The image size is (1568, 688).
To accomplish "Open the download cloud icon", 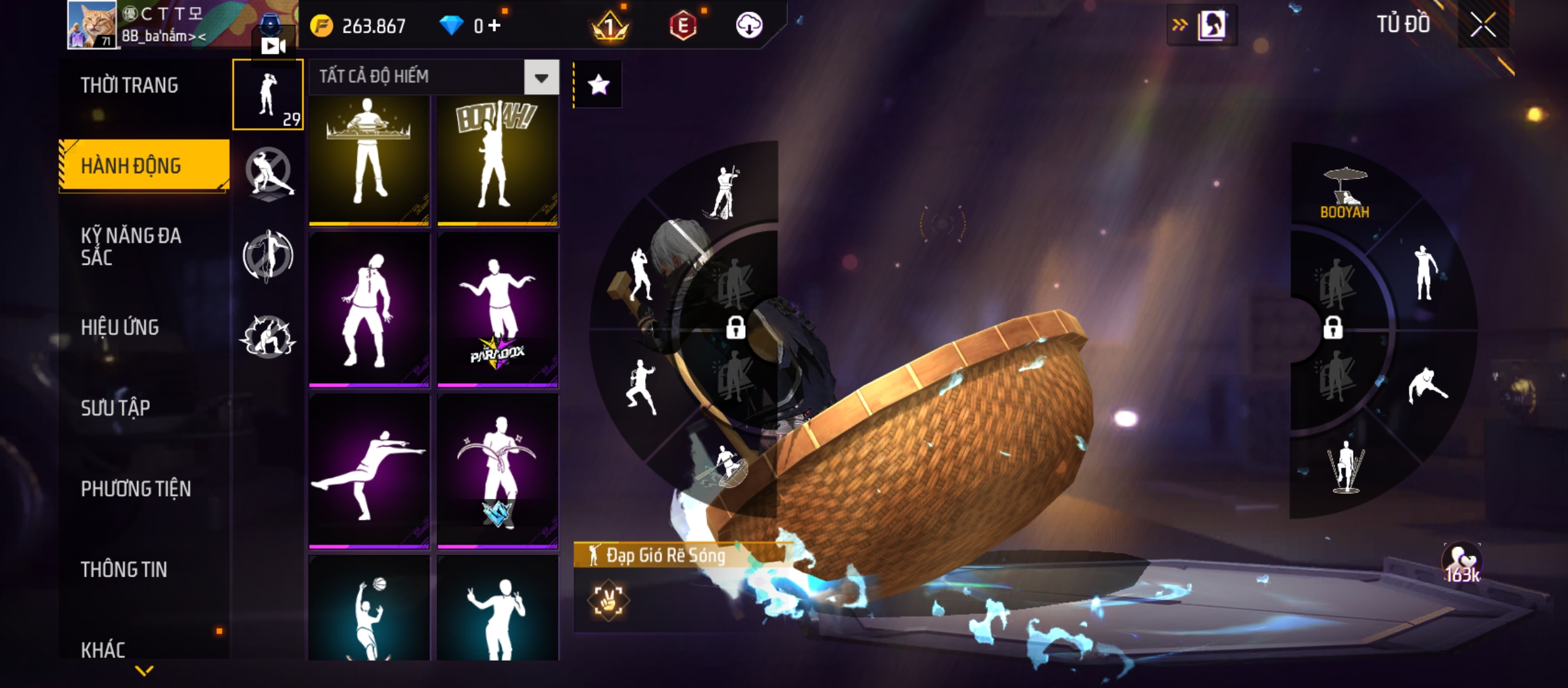I will [749, 25].
